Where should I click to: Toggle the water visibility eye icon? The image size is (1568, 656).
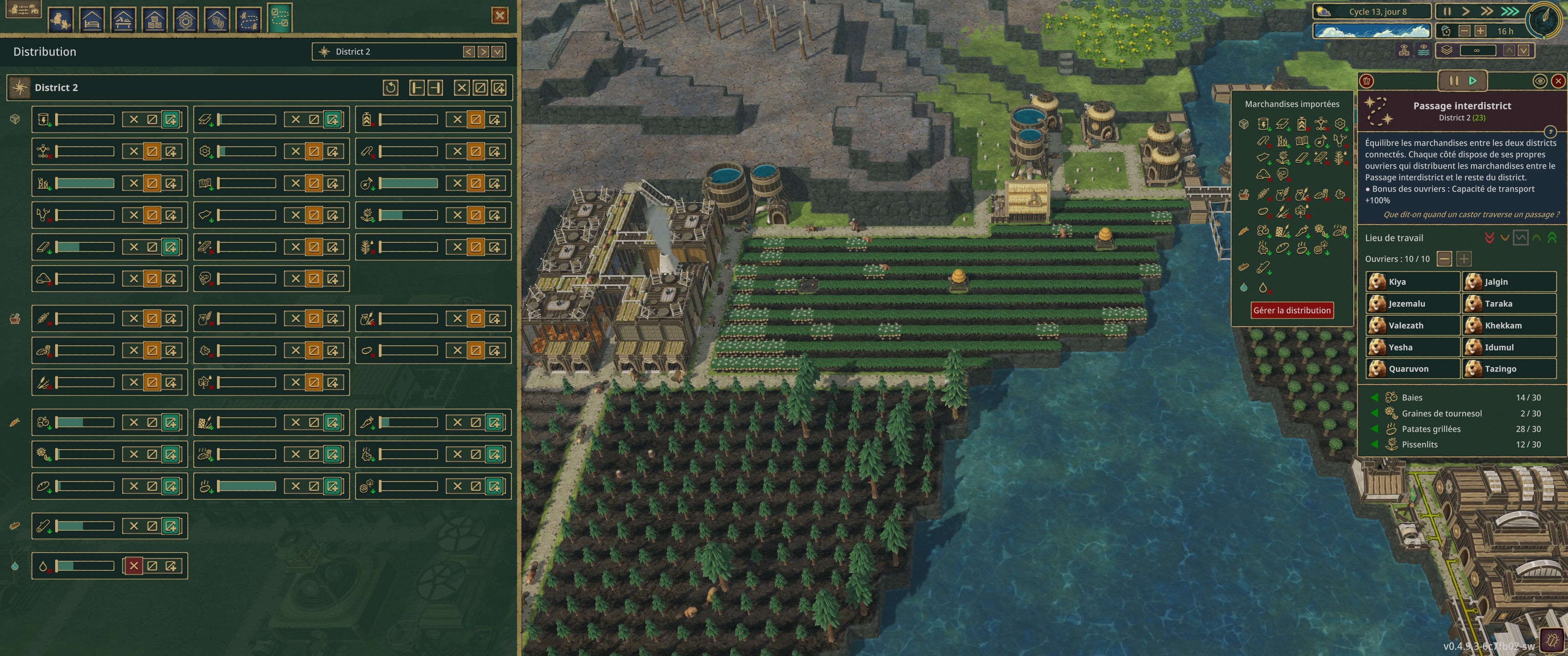[x=1423, y=51]
